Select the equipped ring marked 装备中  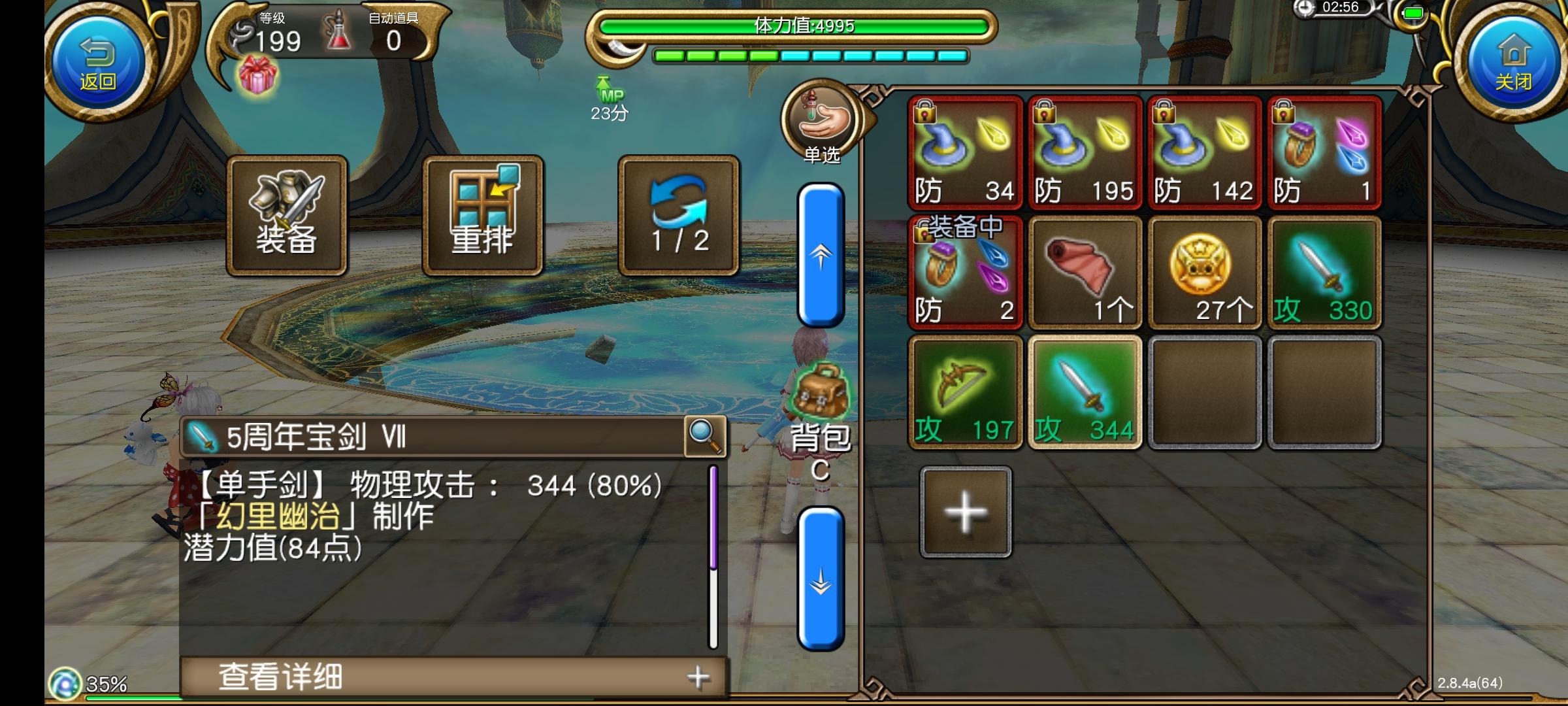coord(966,275)
